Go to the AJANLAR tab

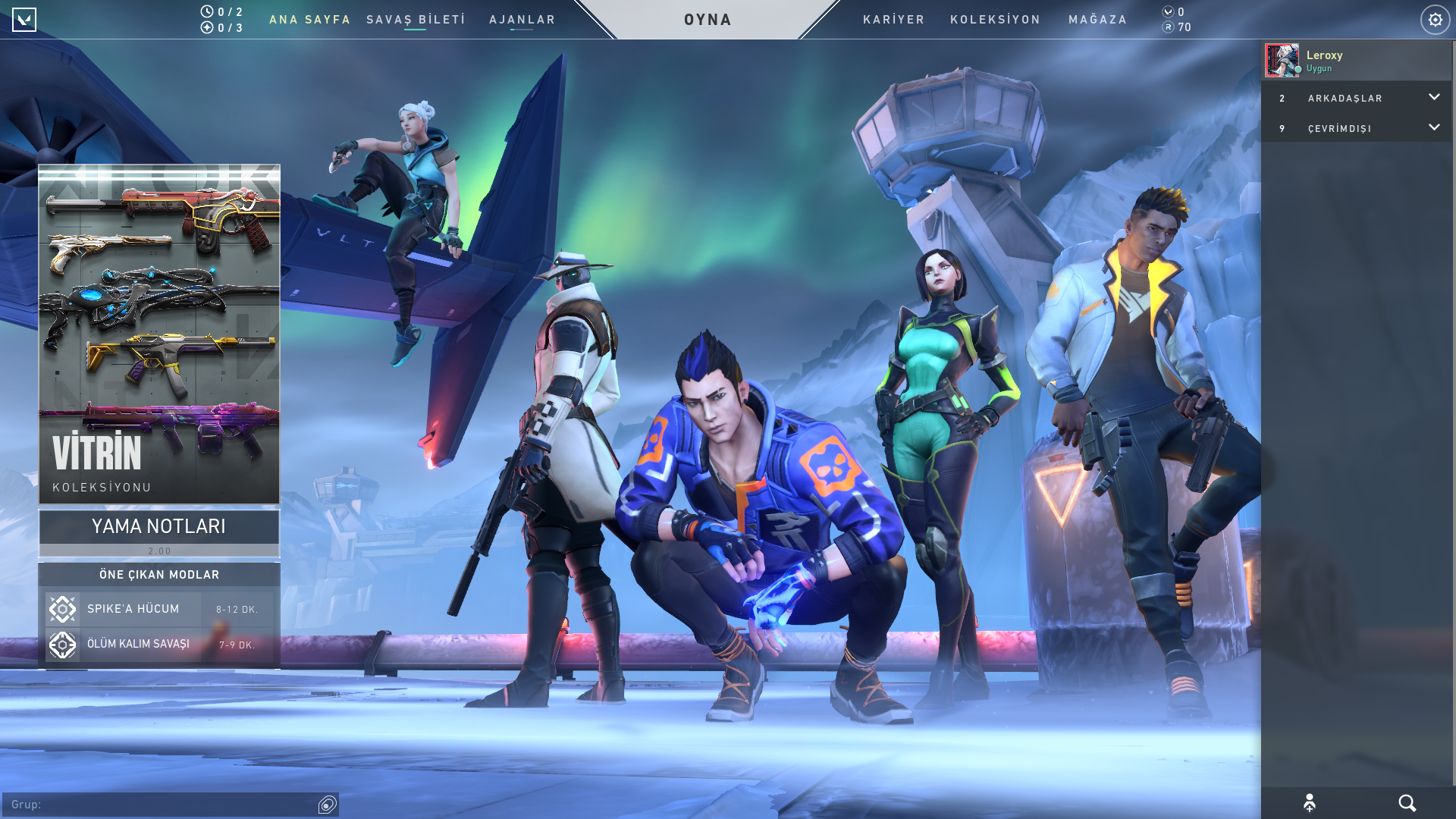tap(522, 20)
